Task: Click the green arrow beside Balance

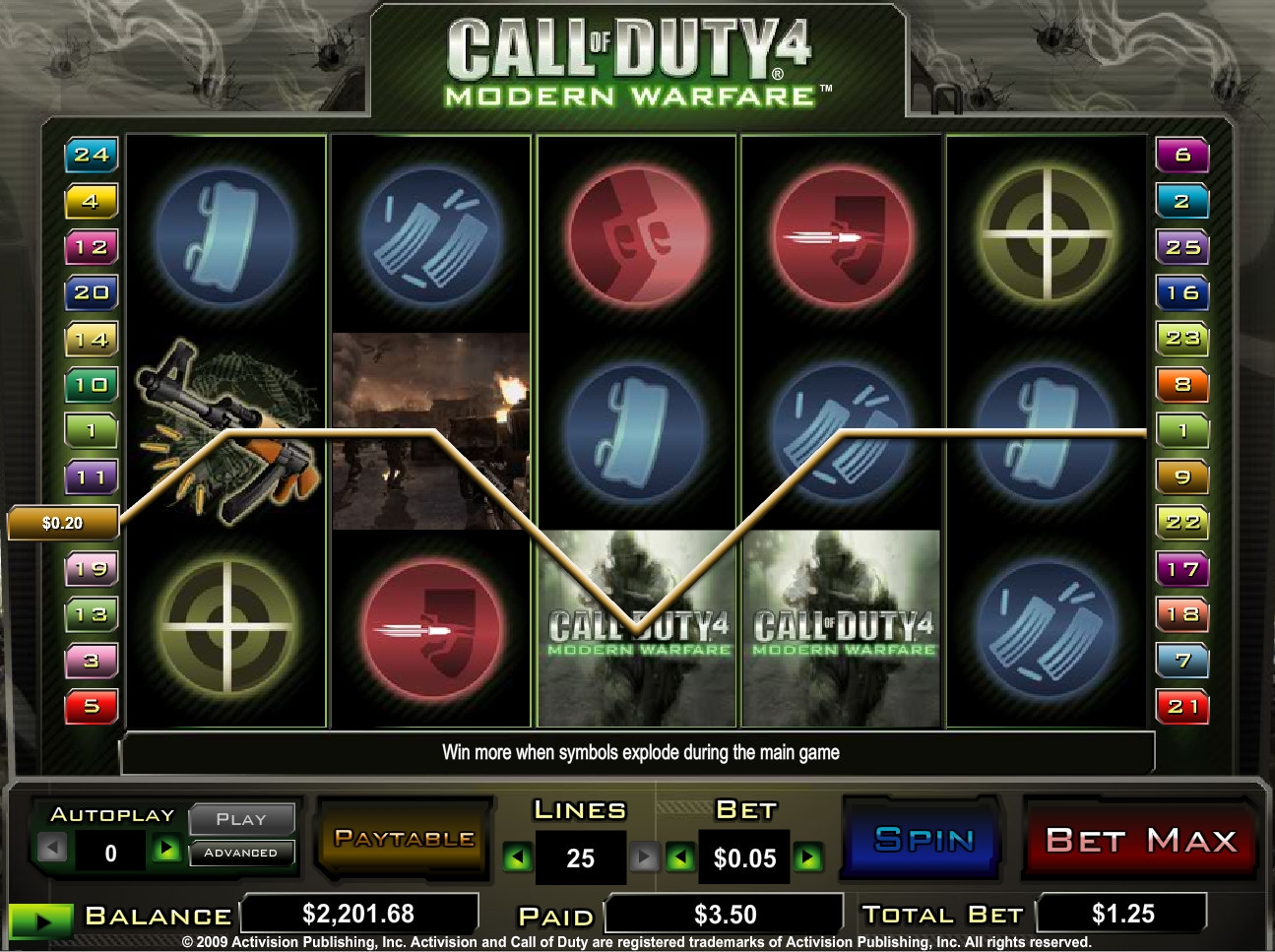Action: 40,920
